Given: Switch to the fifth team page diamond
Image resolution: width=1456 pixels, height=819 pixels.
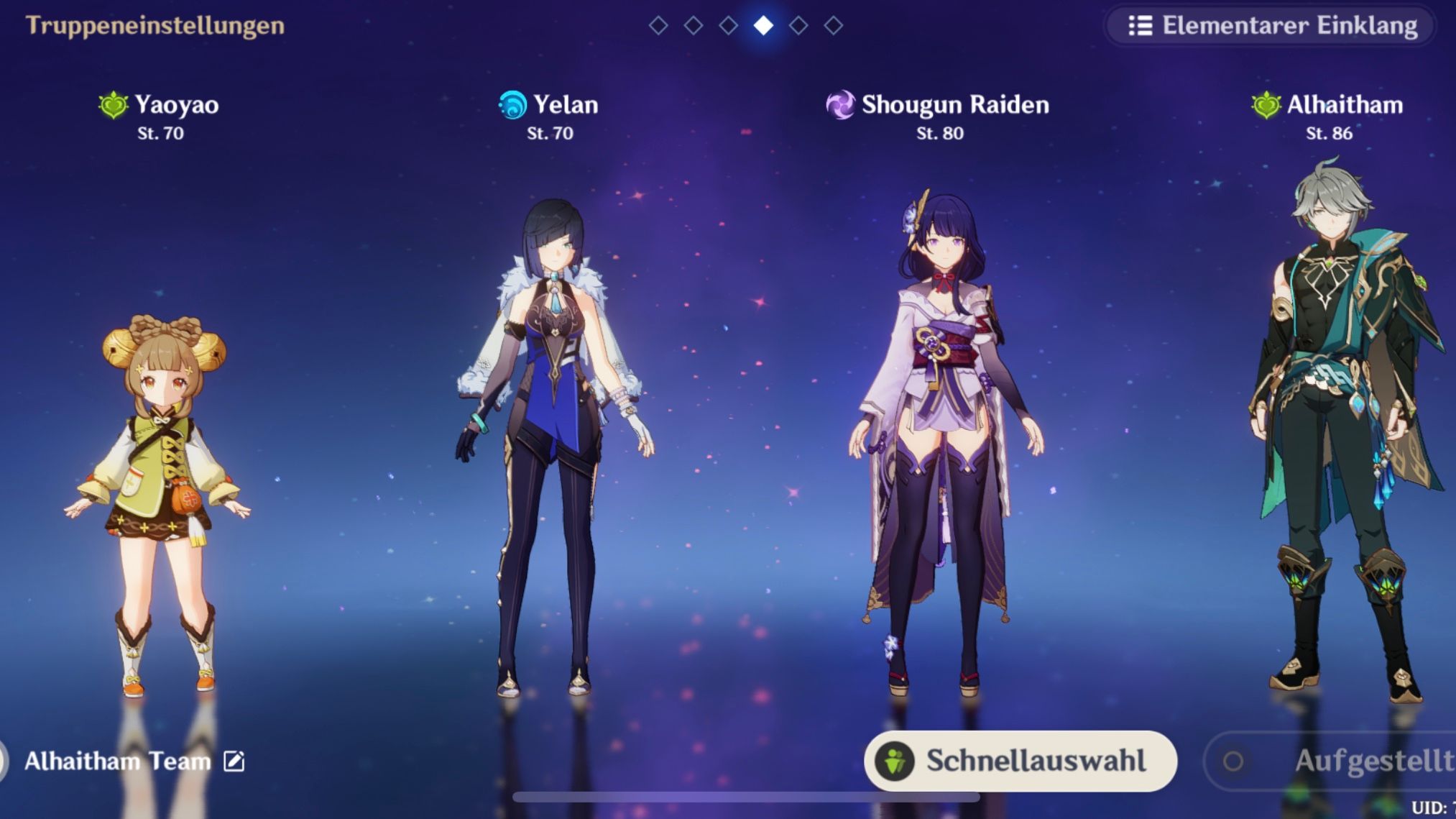Looking at the screenshot, I should 798,27.
